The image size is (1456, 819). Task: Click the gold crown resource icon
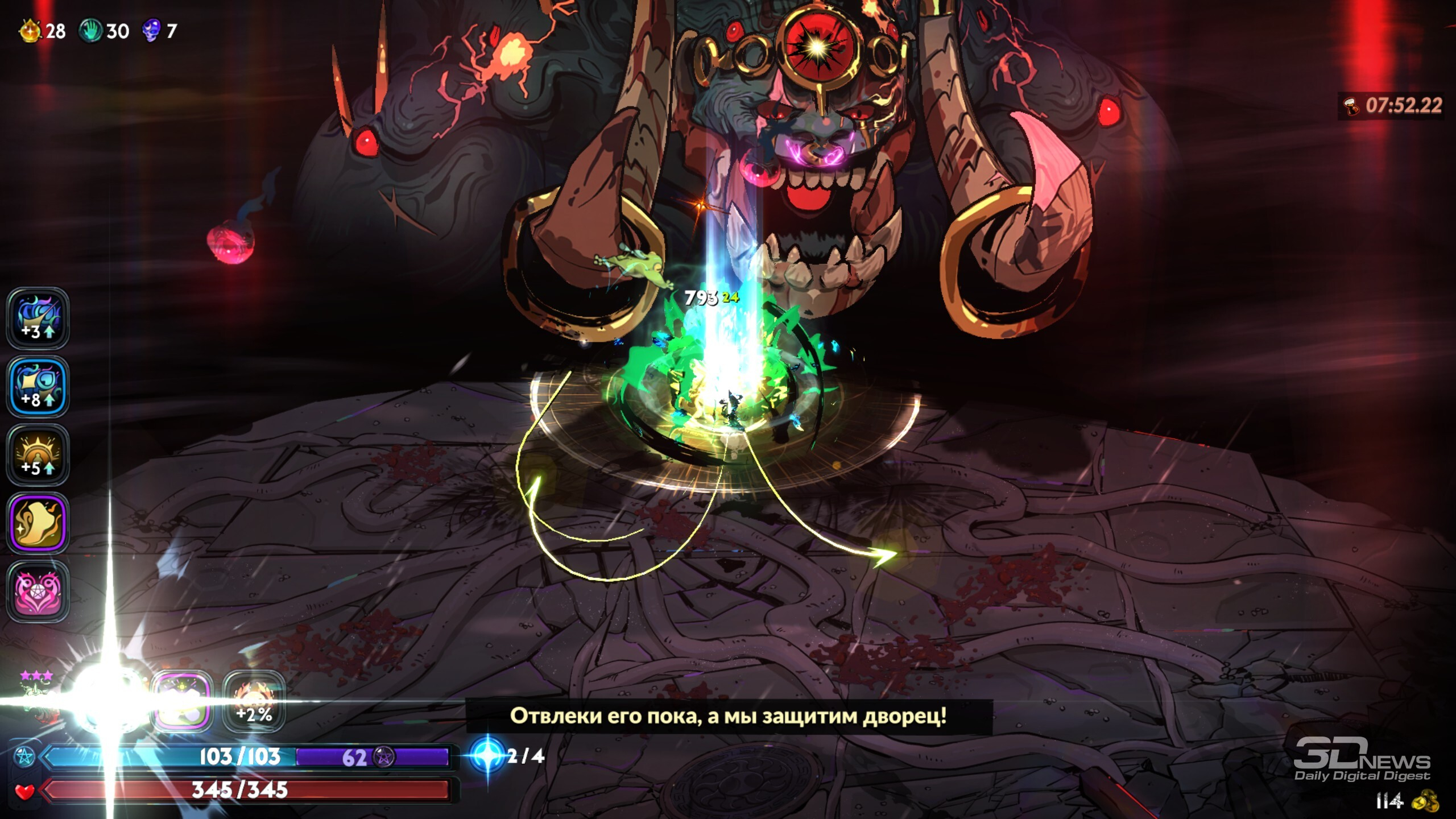(x=30, y=31)
